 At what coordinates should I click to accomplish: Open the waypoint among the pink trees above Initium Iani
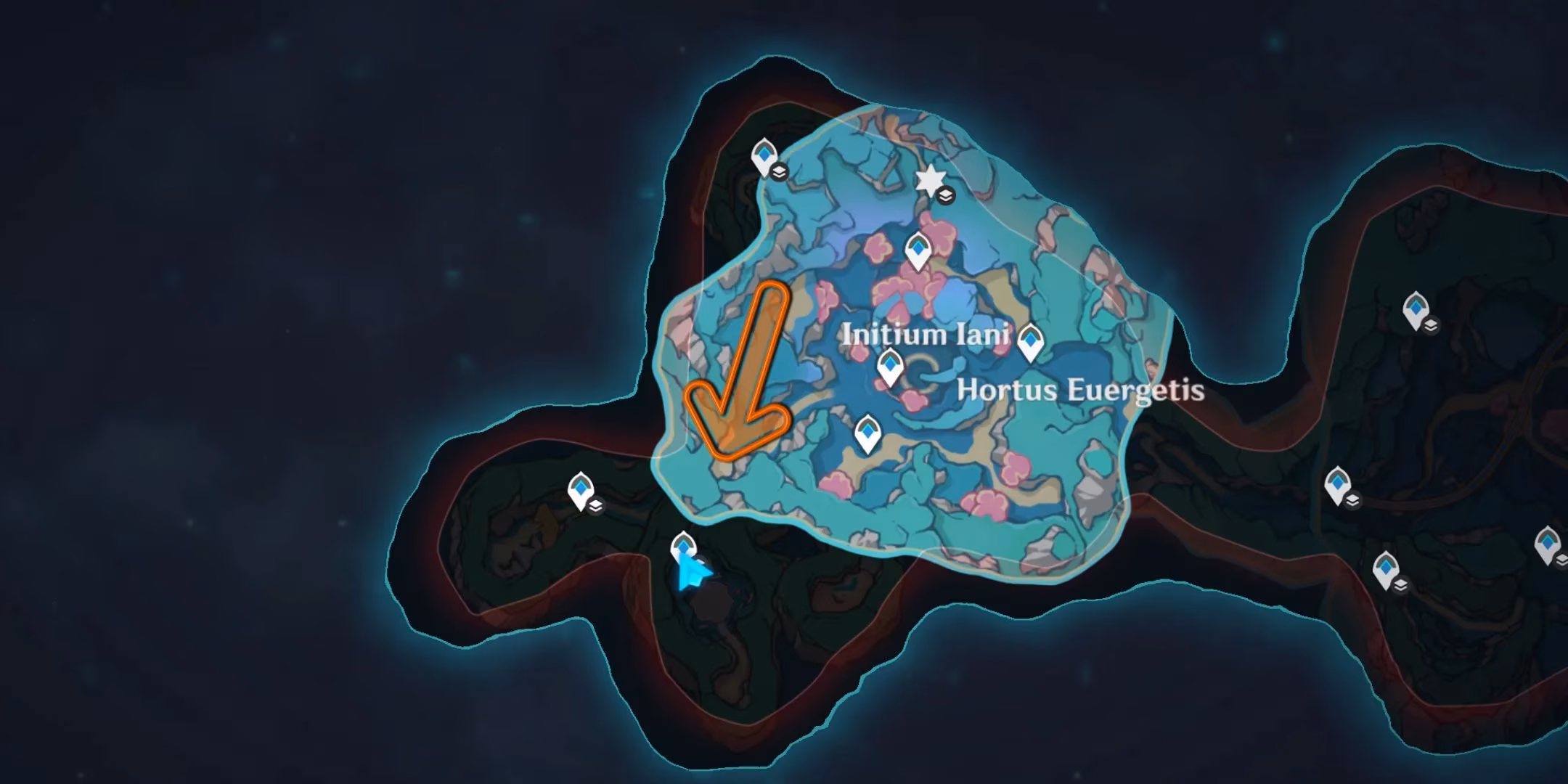pyautogui.click(x=918, y=250)
